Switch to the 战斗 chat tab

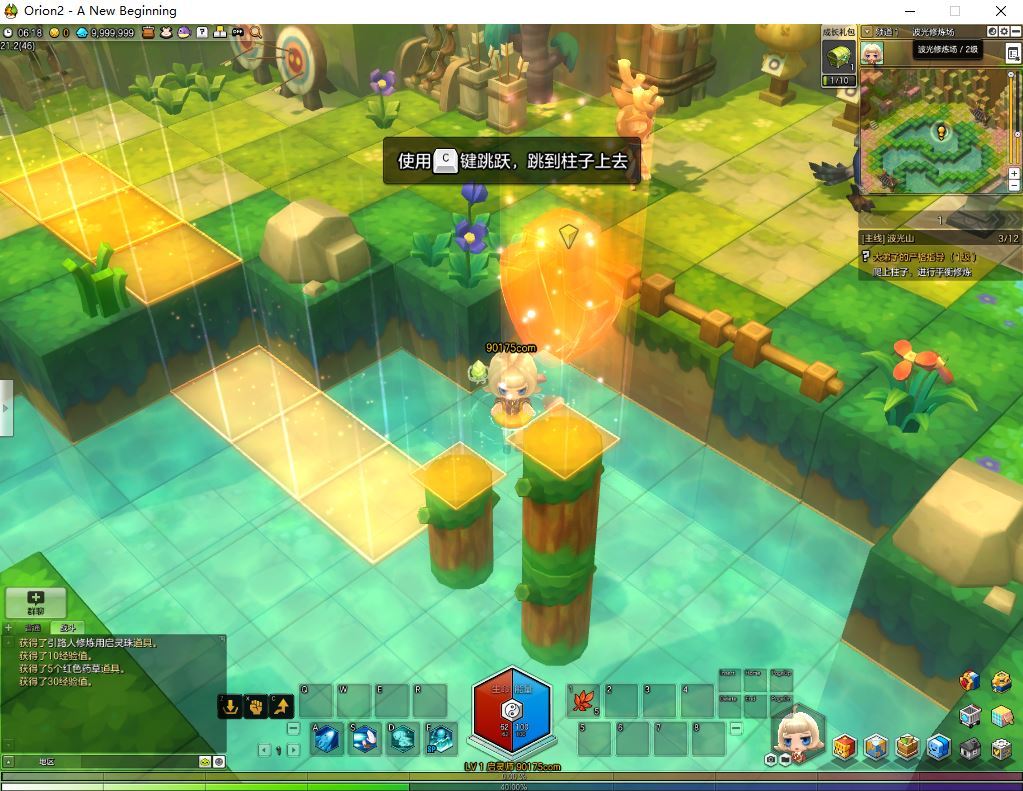66,628
